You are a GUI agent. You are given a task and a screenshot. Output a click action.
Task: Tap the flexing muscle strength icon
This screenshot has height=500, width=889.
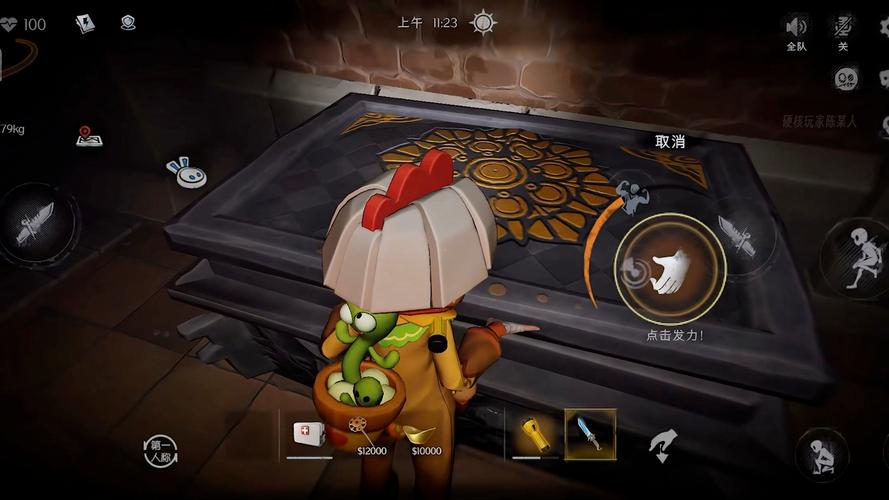coord(632,192)
